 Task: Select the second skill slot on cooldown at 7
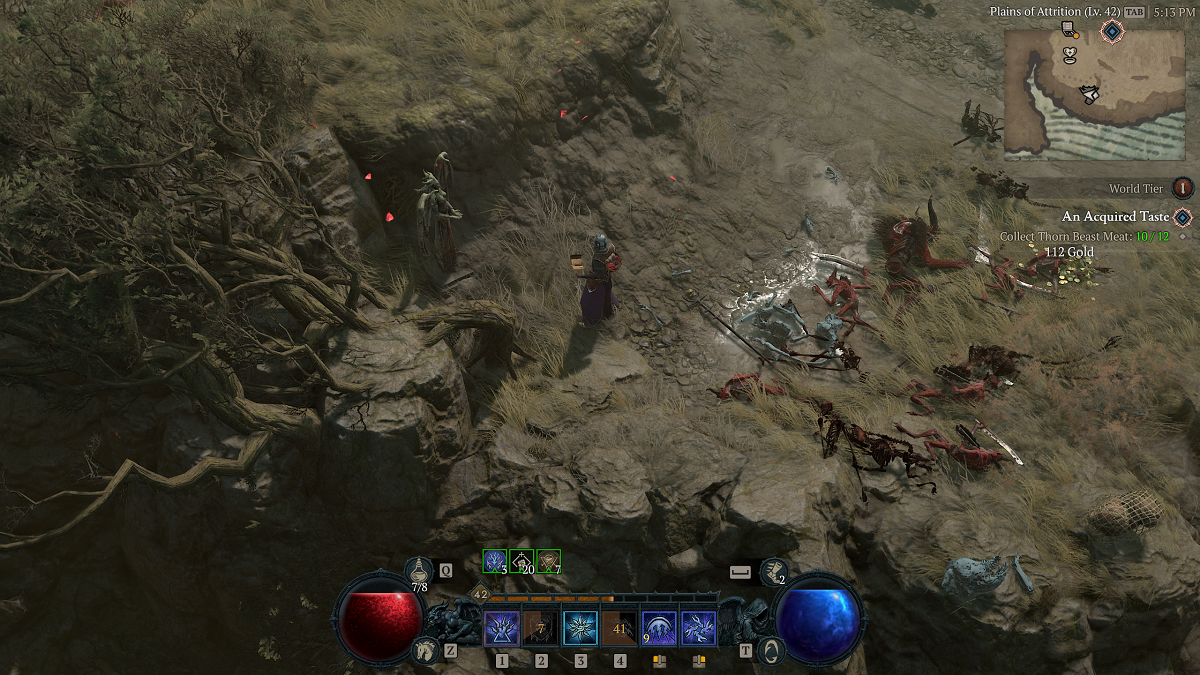pos(541,629)
